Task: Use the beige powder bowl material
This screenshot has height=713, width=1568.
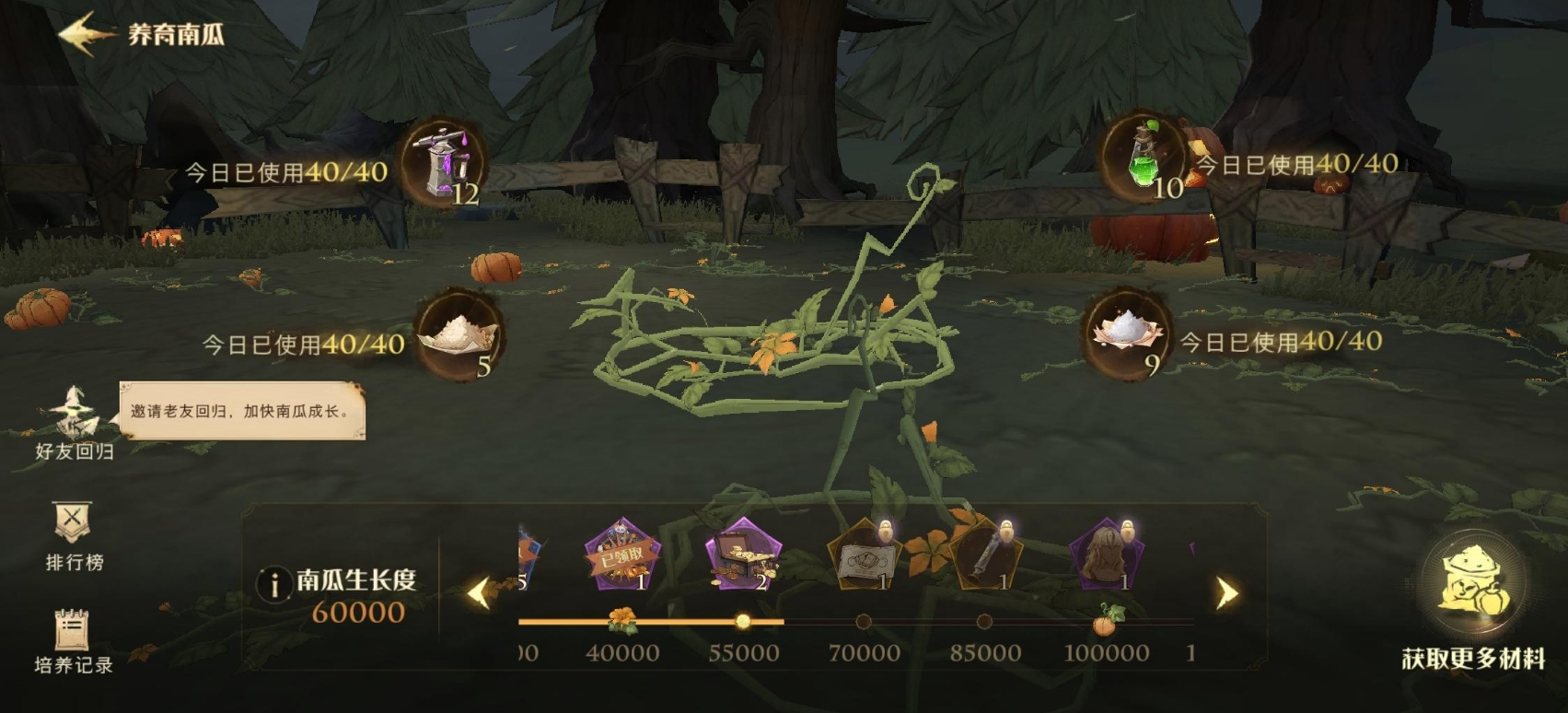Action: (x=458, y=334)
